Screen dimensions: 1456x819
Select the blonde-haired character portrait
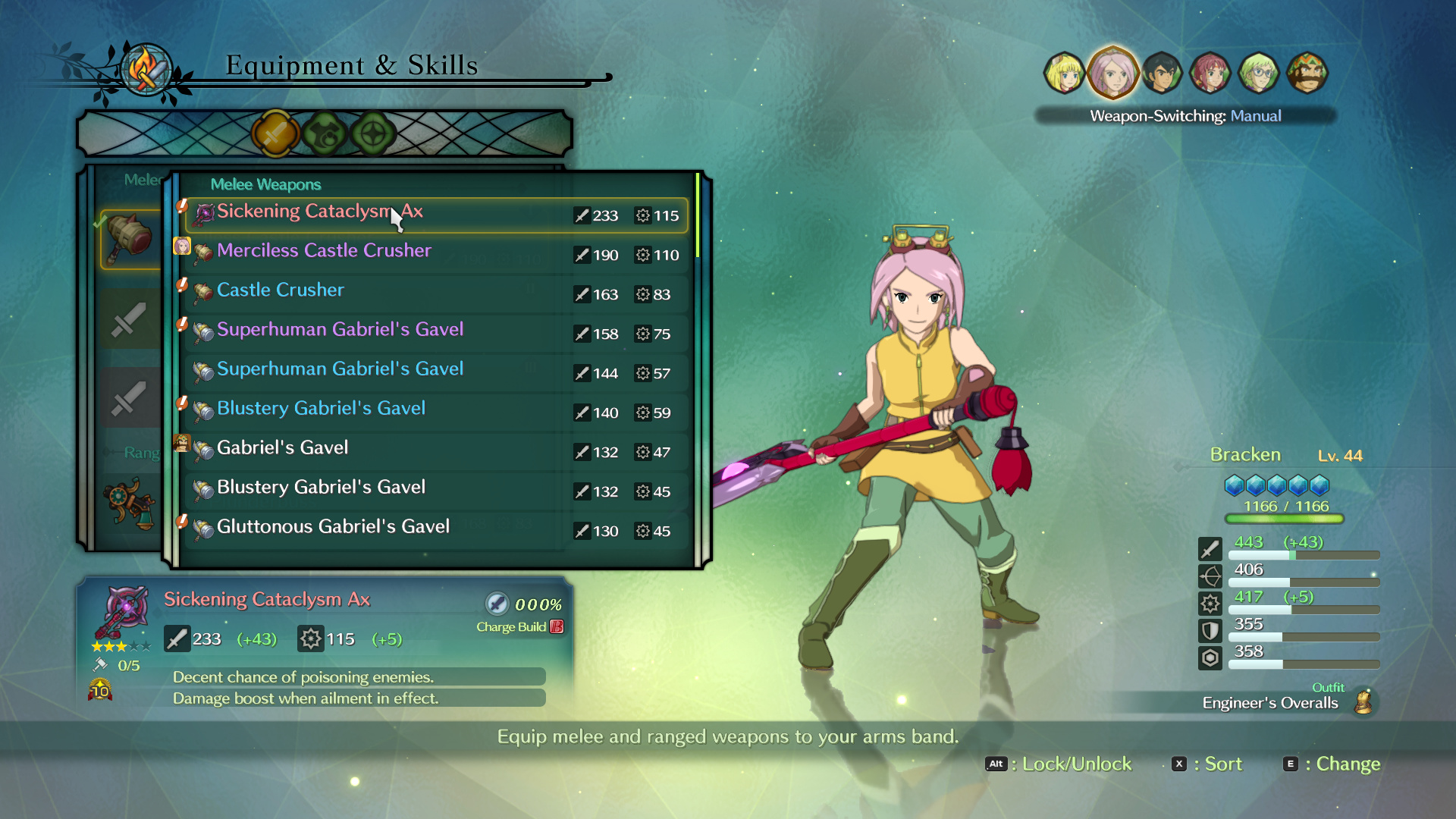click(x=1064, y=74)
